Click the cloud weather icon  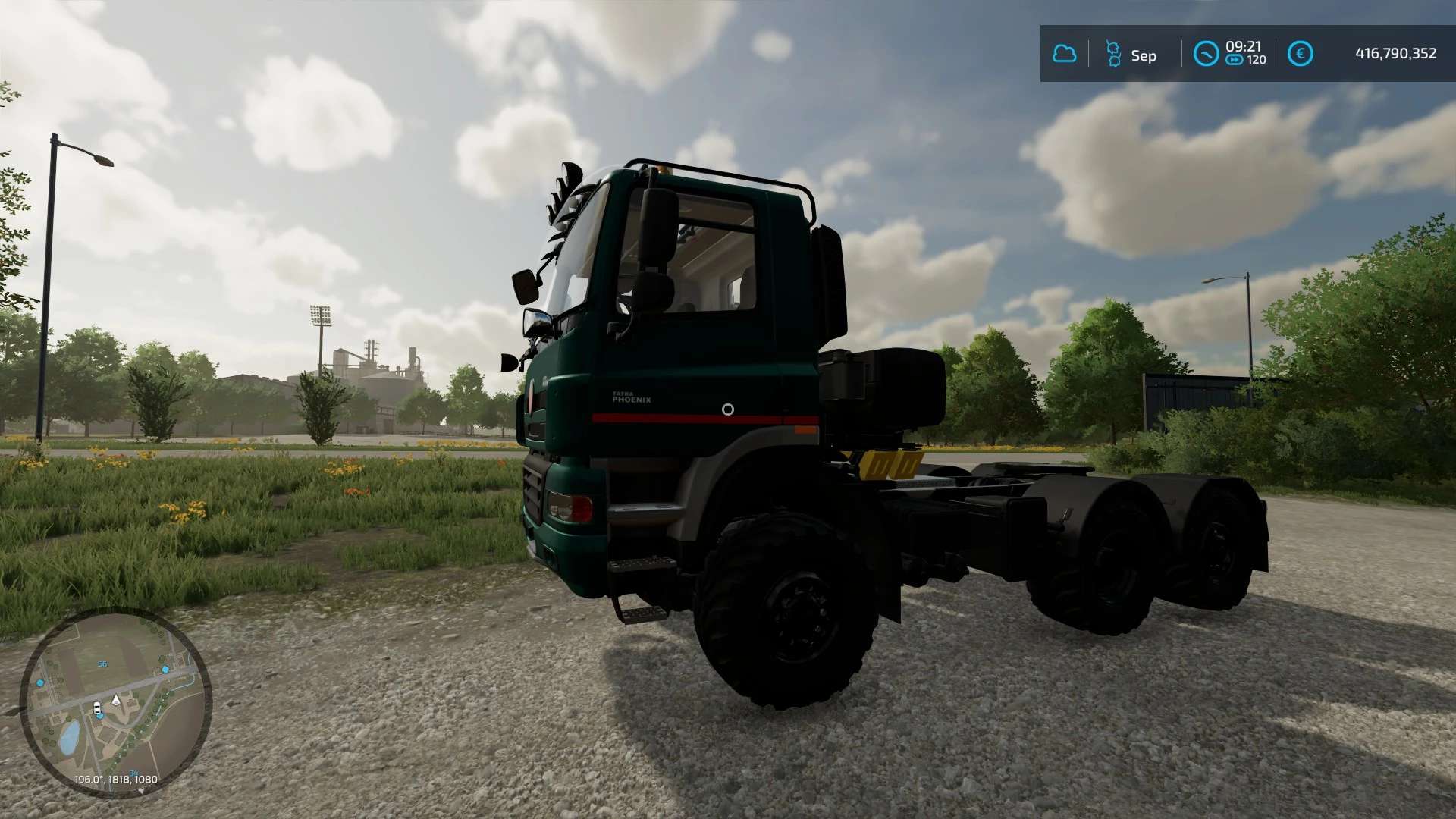tap(1064, 54)
